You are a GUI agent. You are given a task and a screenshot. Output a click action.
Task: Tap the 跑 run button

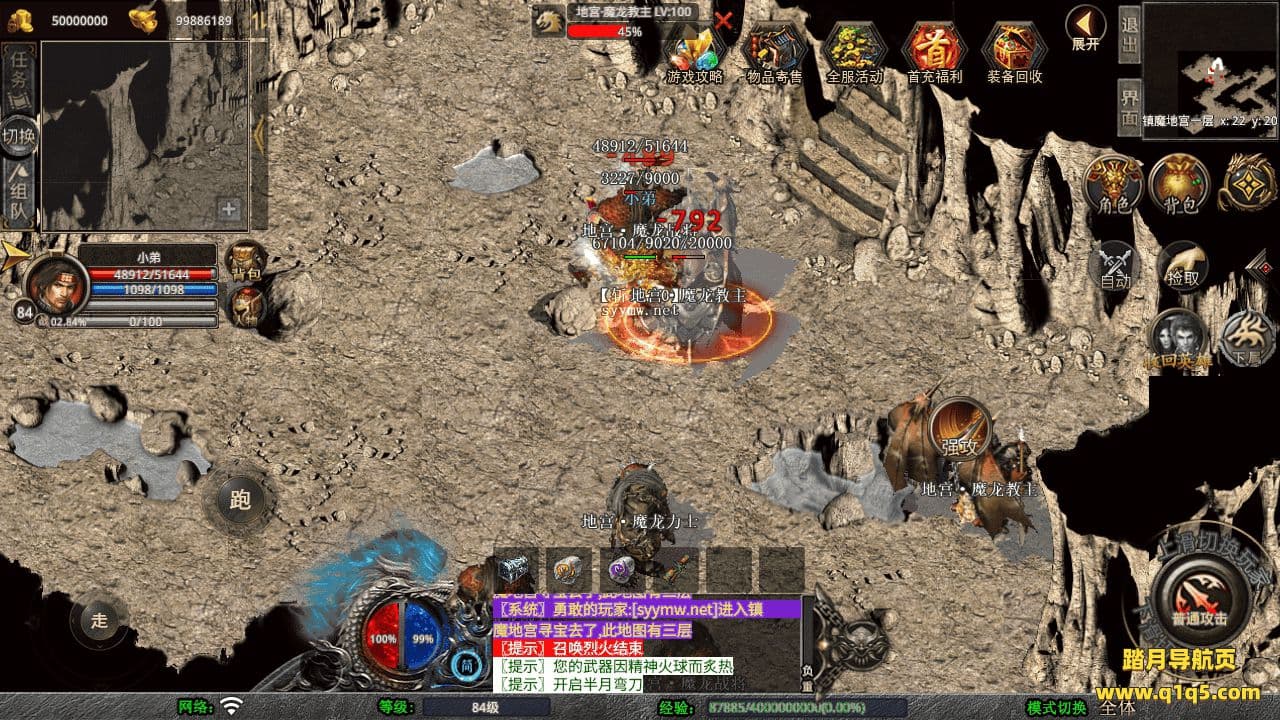pos(239,500)
